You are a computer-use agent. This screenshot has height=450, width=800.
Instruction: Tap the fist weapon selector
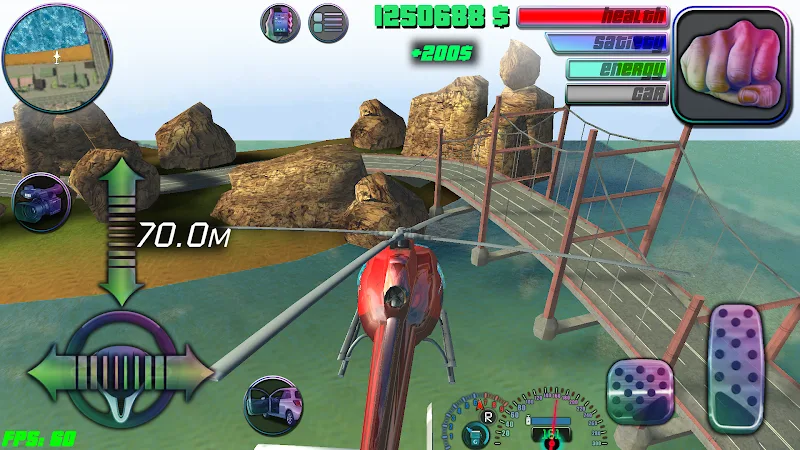pos(731,64)
